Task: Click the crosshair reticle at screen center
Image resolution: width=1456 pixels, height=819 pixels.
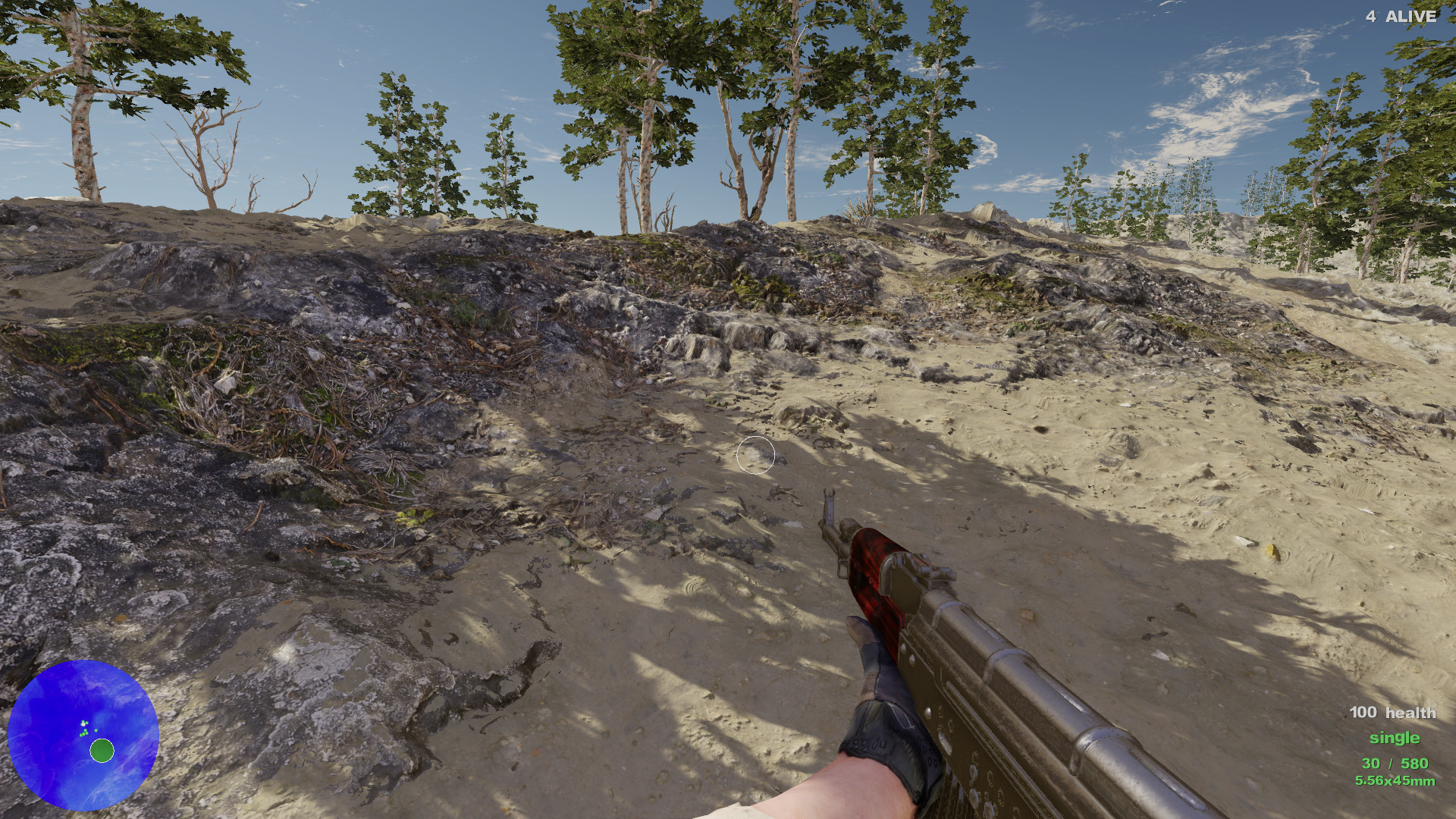Action: pyautogui.click(x=756, y=455)
